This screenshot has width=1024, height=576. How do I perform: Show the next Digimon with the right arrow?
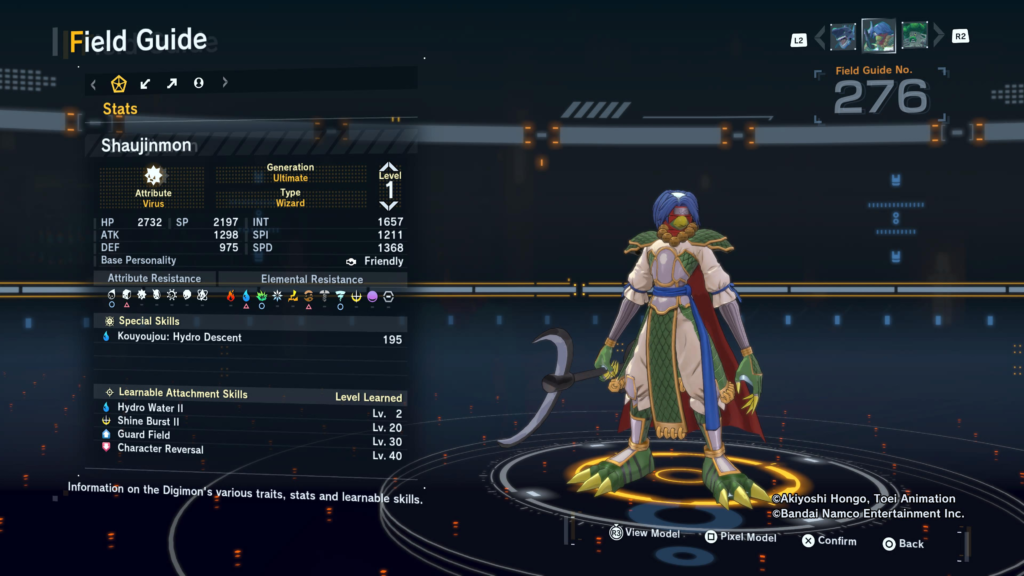937,38
